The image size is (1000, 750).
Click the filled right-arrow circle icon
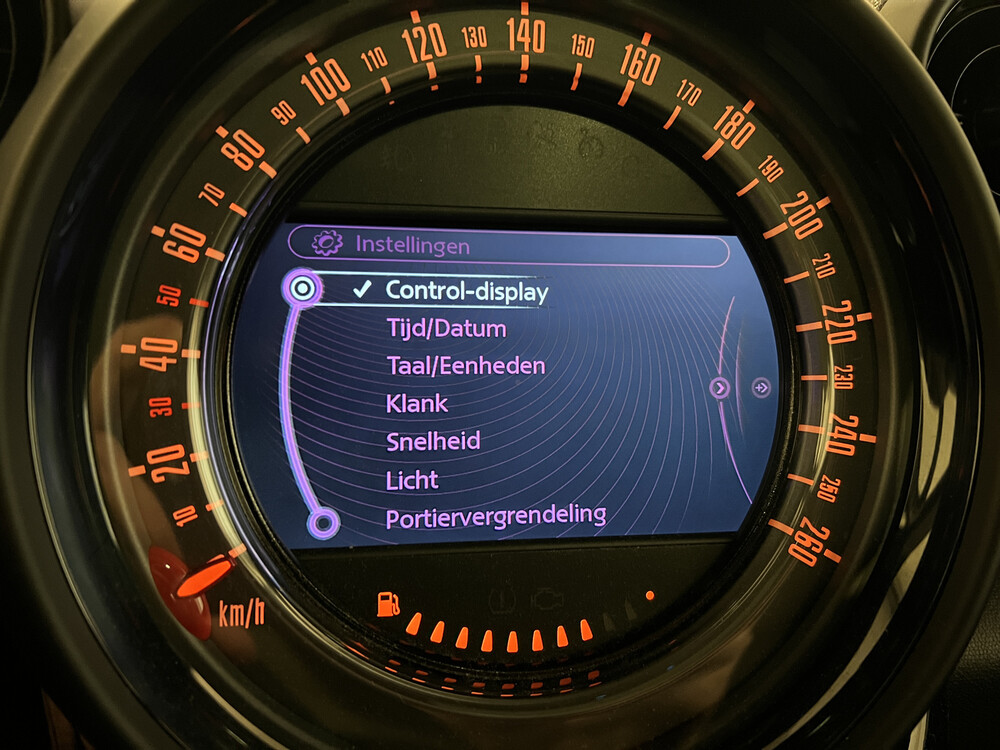pos(720,388)
